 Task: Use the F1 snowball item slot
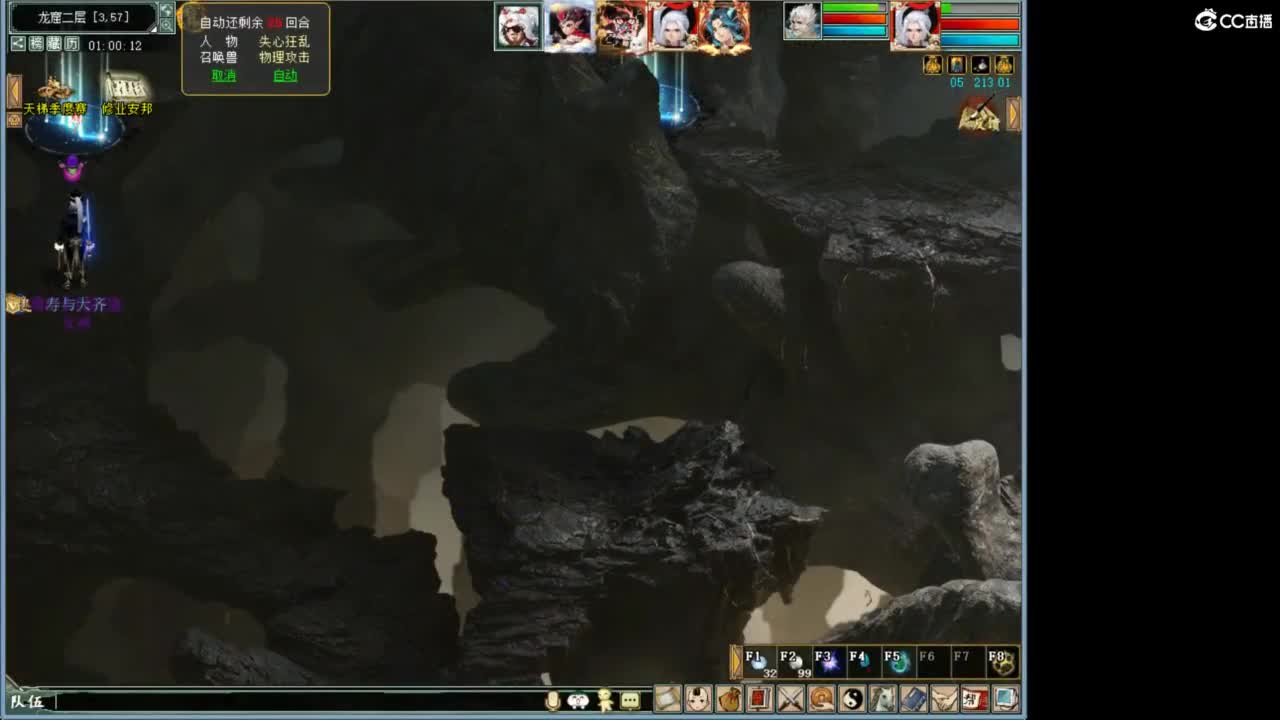coord(760,660)
